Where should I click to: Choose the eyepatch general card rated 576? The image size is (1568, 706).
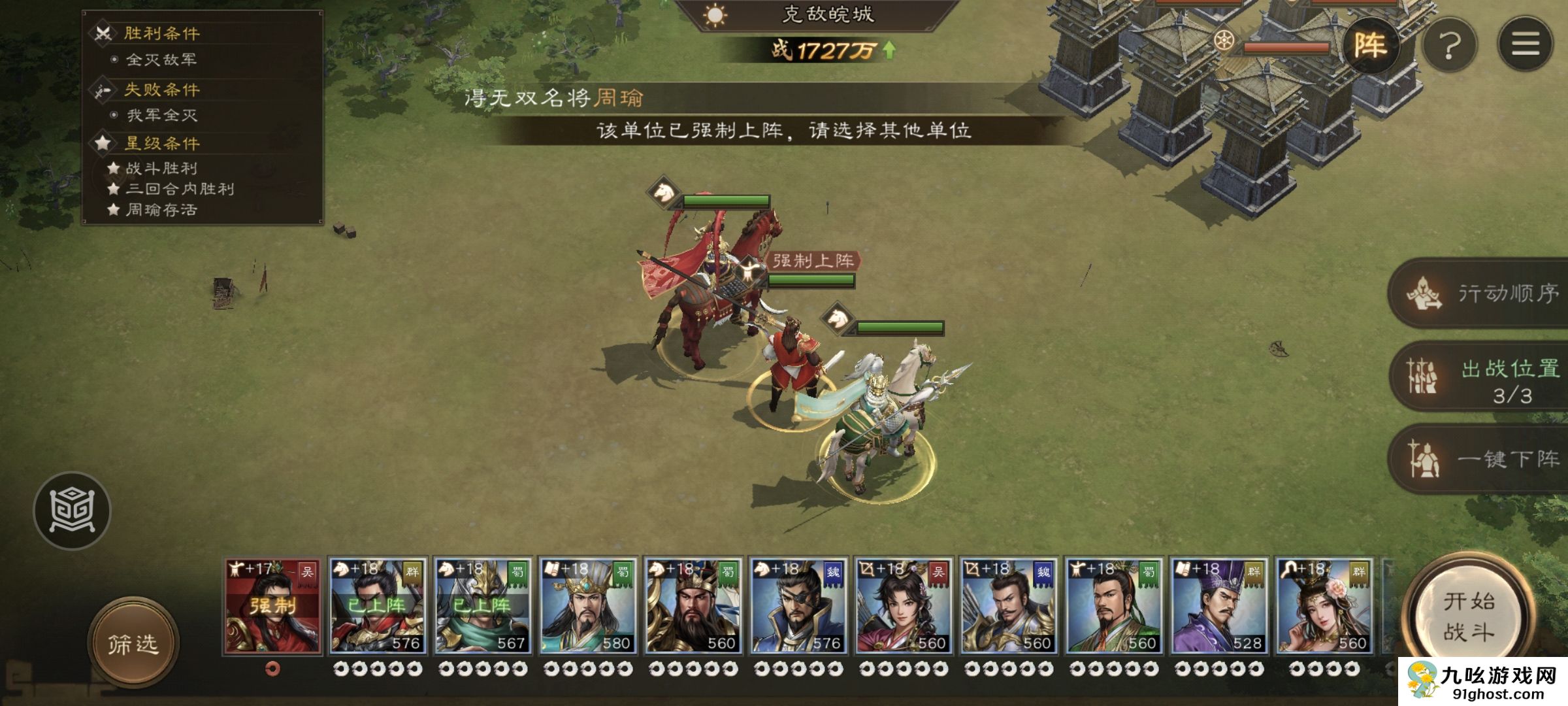click(x=798, y=606)
